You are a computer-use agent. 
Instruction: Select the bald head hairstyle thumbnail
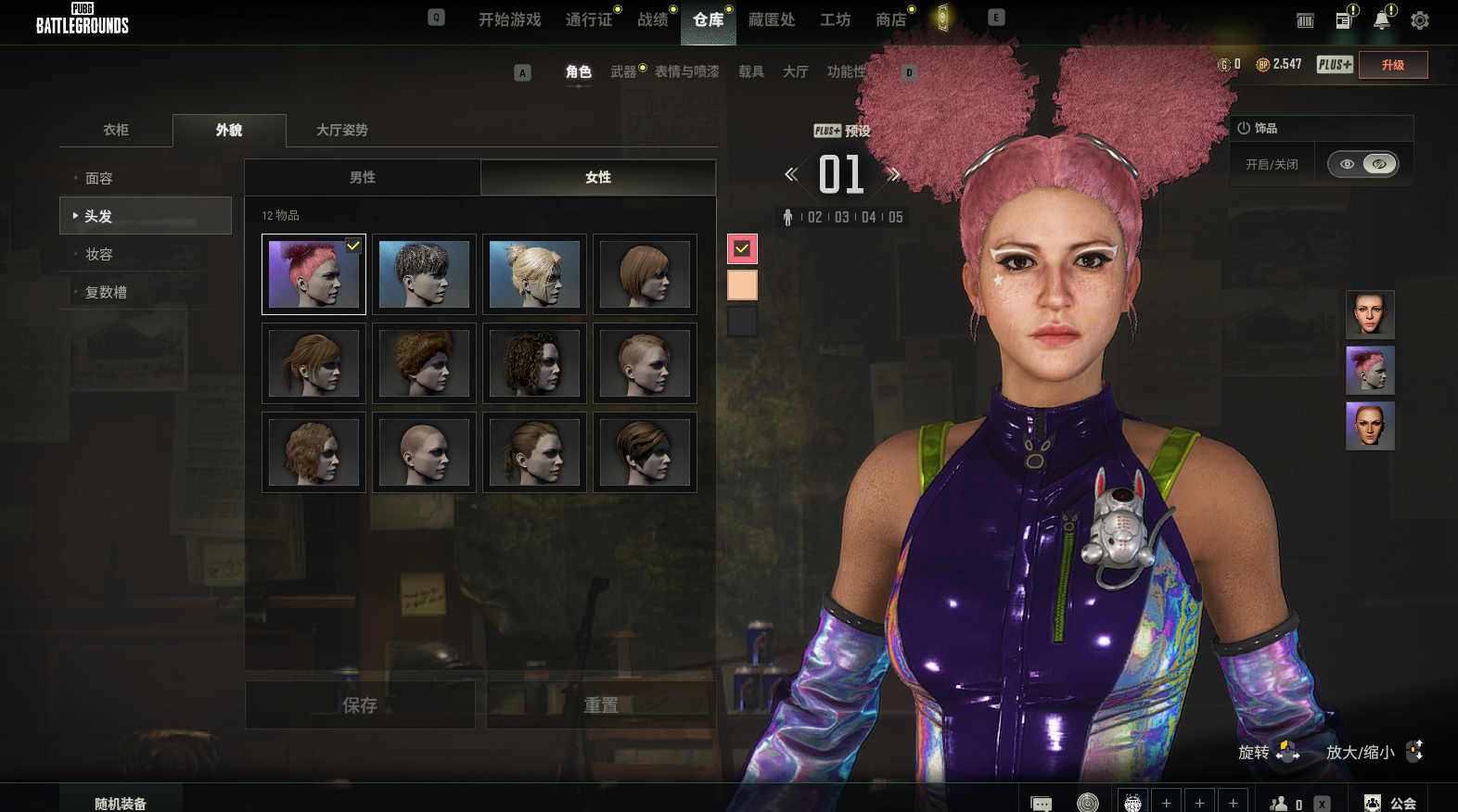point(424,452)
